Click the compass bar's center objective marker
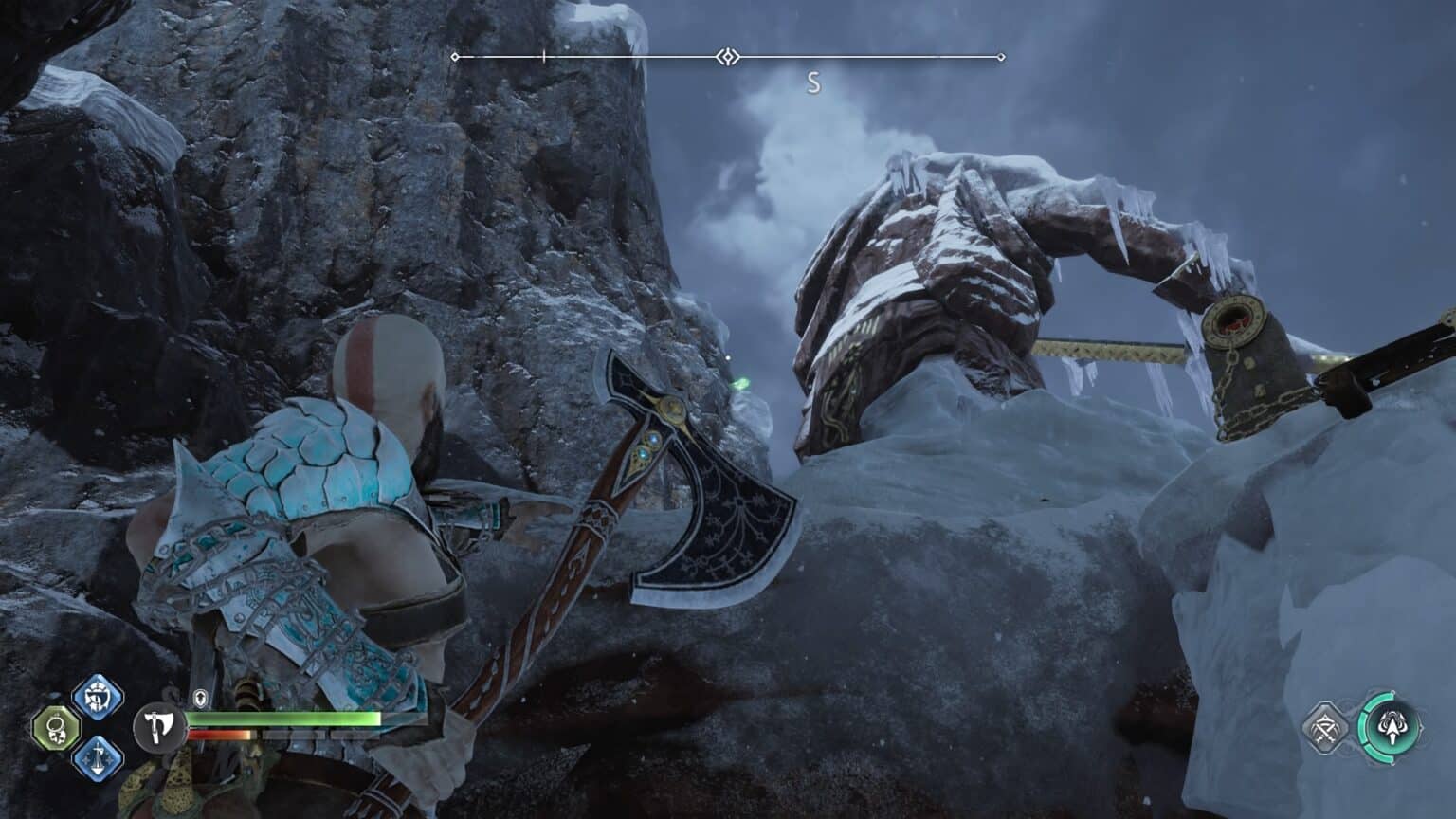 click(727, 58)
